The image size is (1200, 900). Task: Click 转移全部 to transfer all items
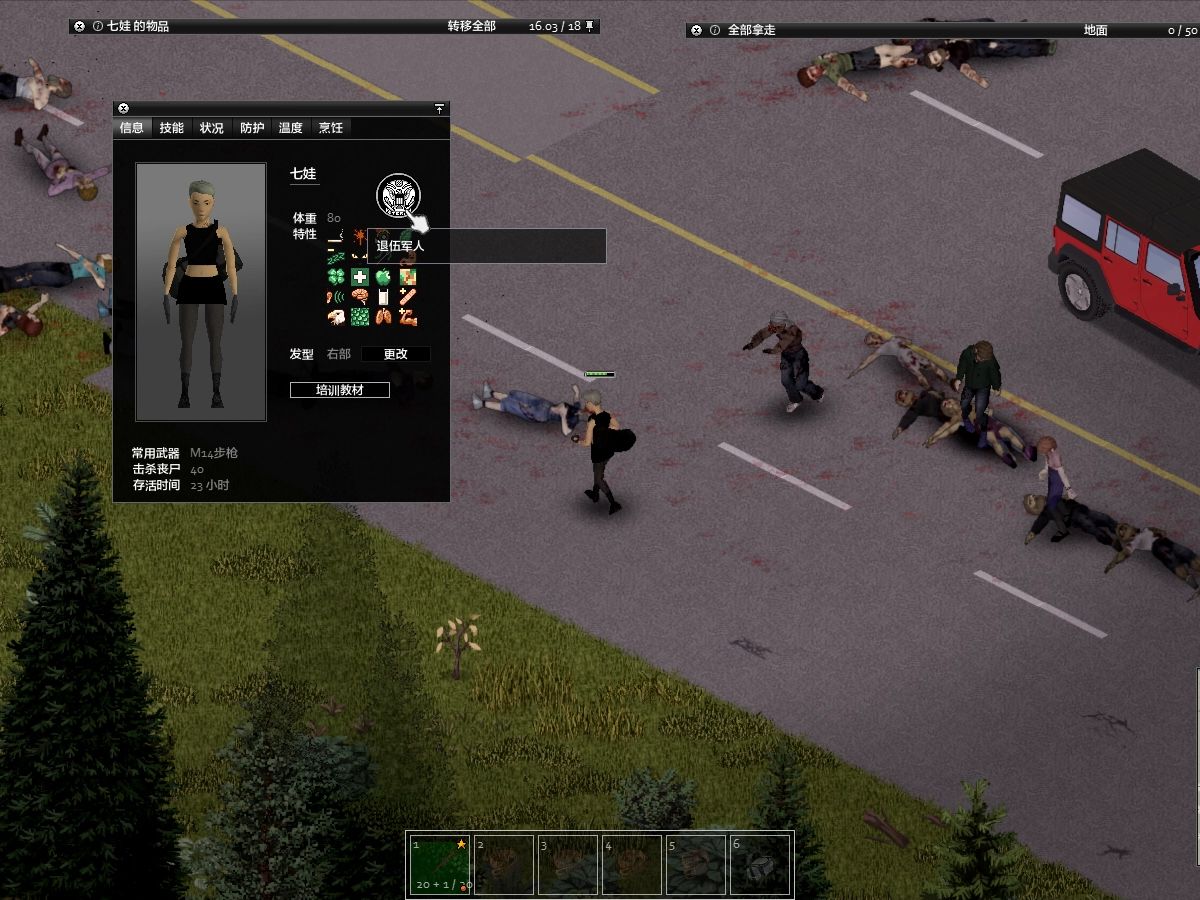(x=471, y=26)
